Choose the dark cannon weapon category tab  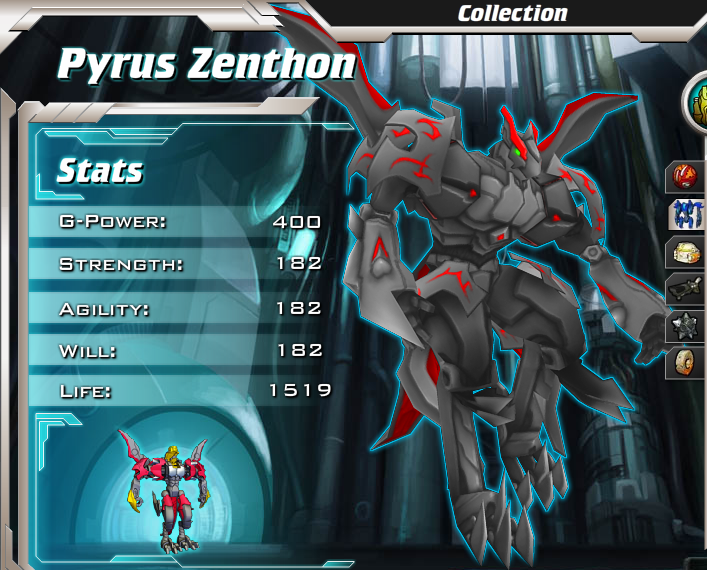pos(687,289)
